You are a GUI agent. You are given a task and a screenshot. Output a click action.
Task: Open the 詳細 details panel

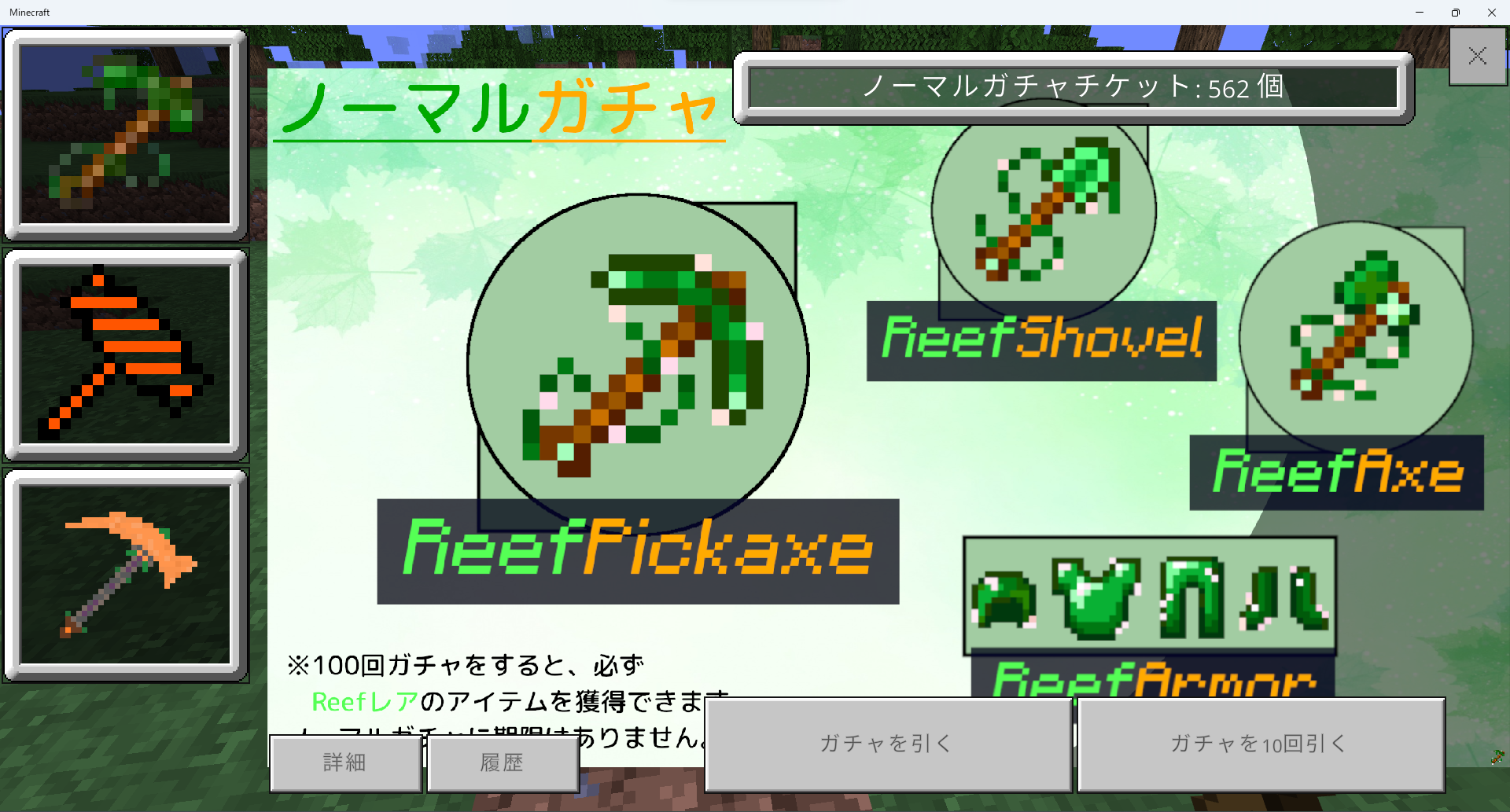point(344,762)
